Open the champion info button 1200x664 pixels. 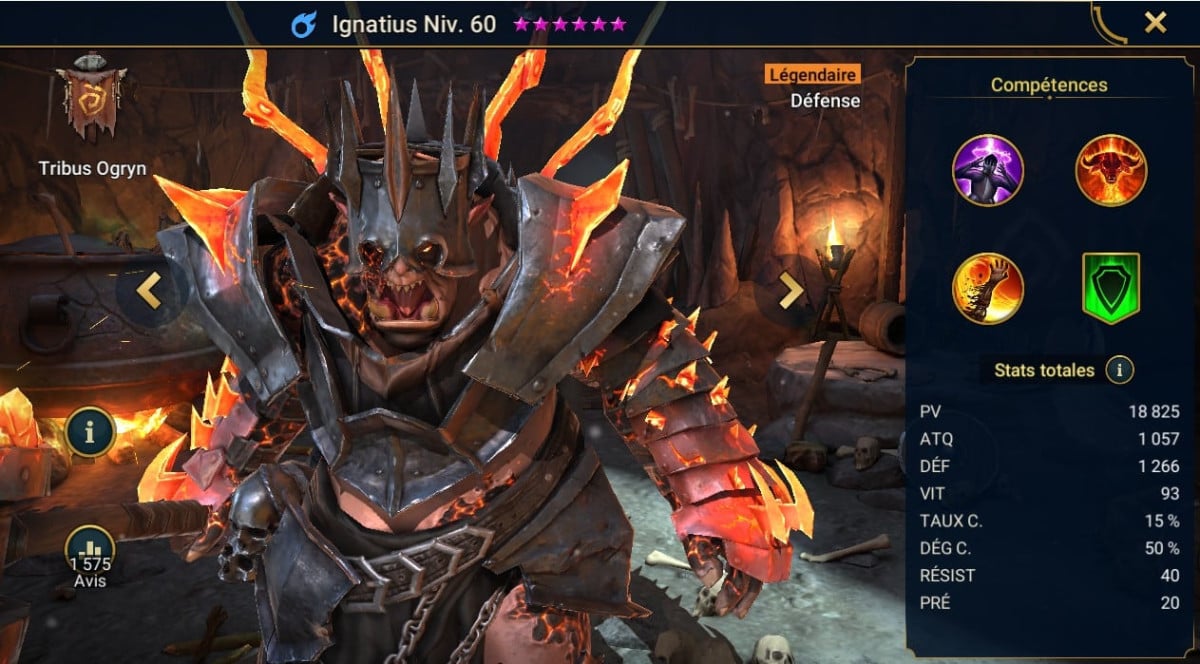click(92, 432)
